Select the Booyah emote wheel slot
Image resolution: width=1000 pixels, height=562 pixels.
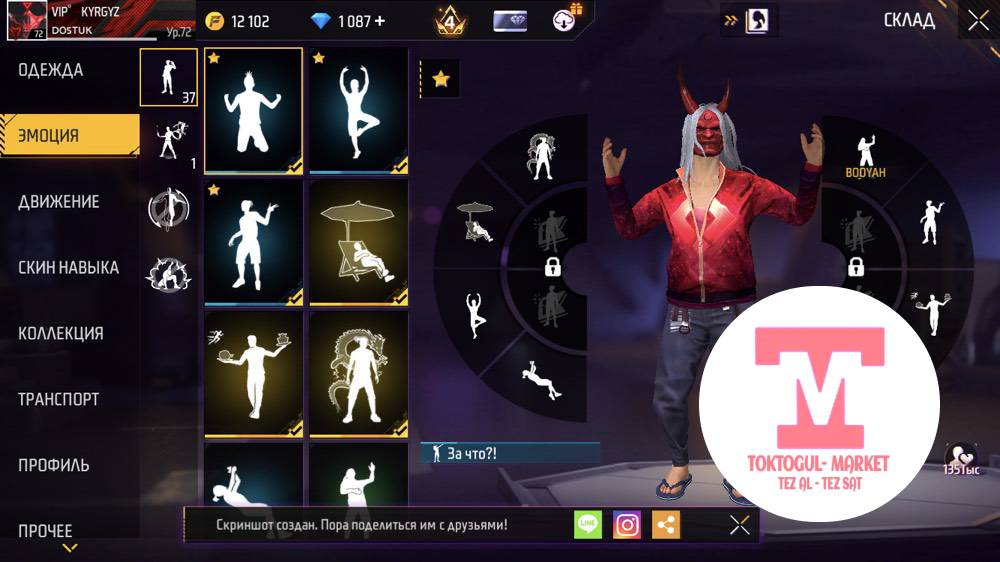865,156
